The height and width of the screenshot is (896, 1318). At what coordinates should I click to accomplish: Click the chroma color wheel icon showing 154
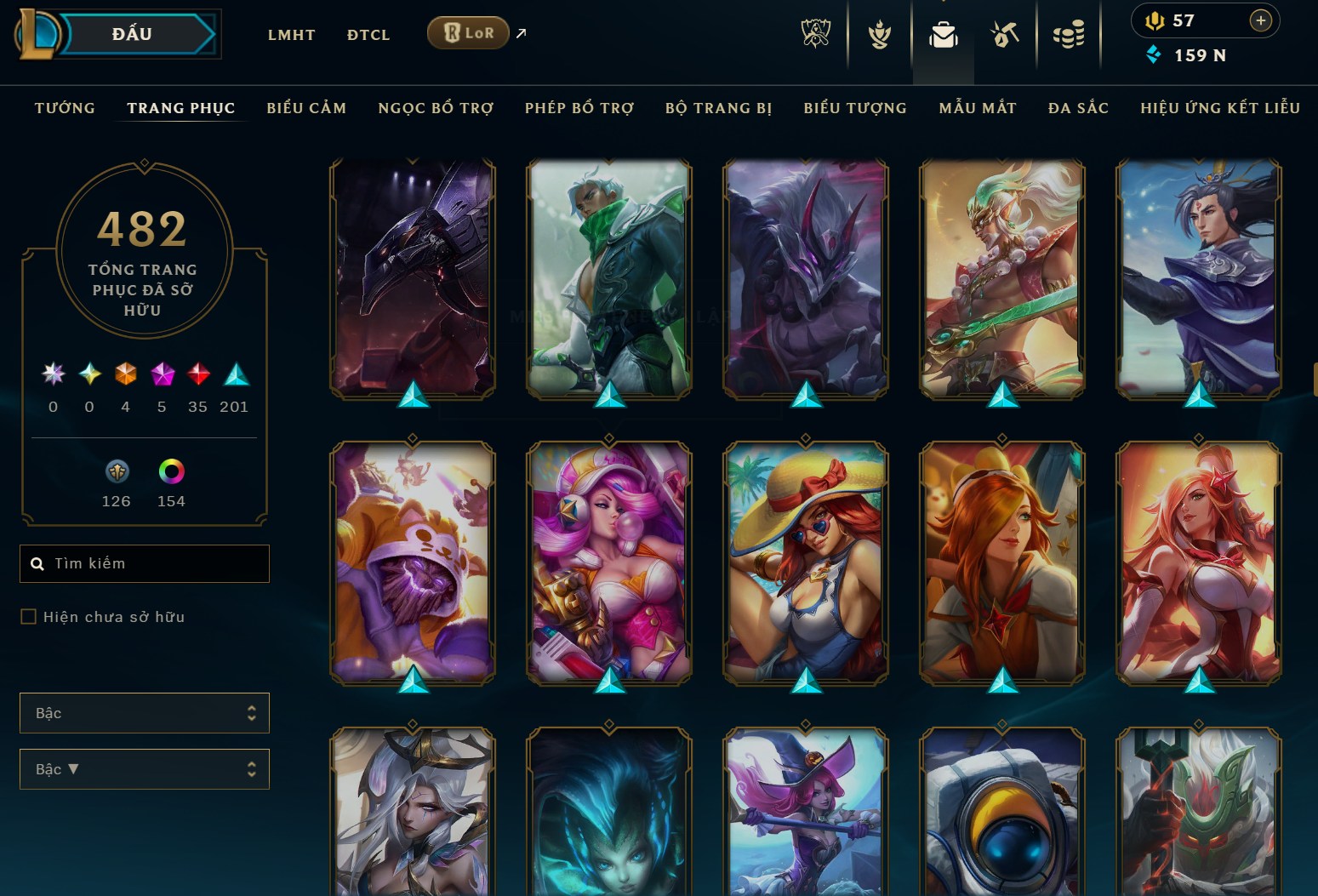coord(170,471)
